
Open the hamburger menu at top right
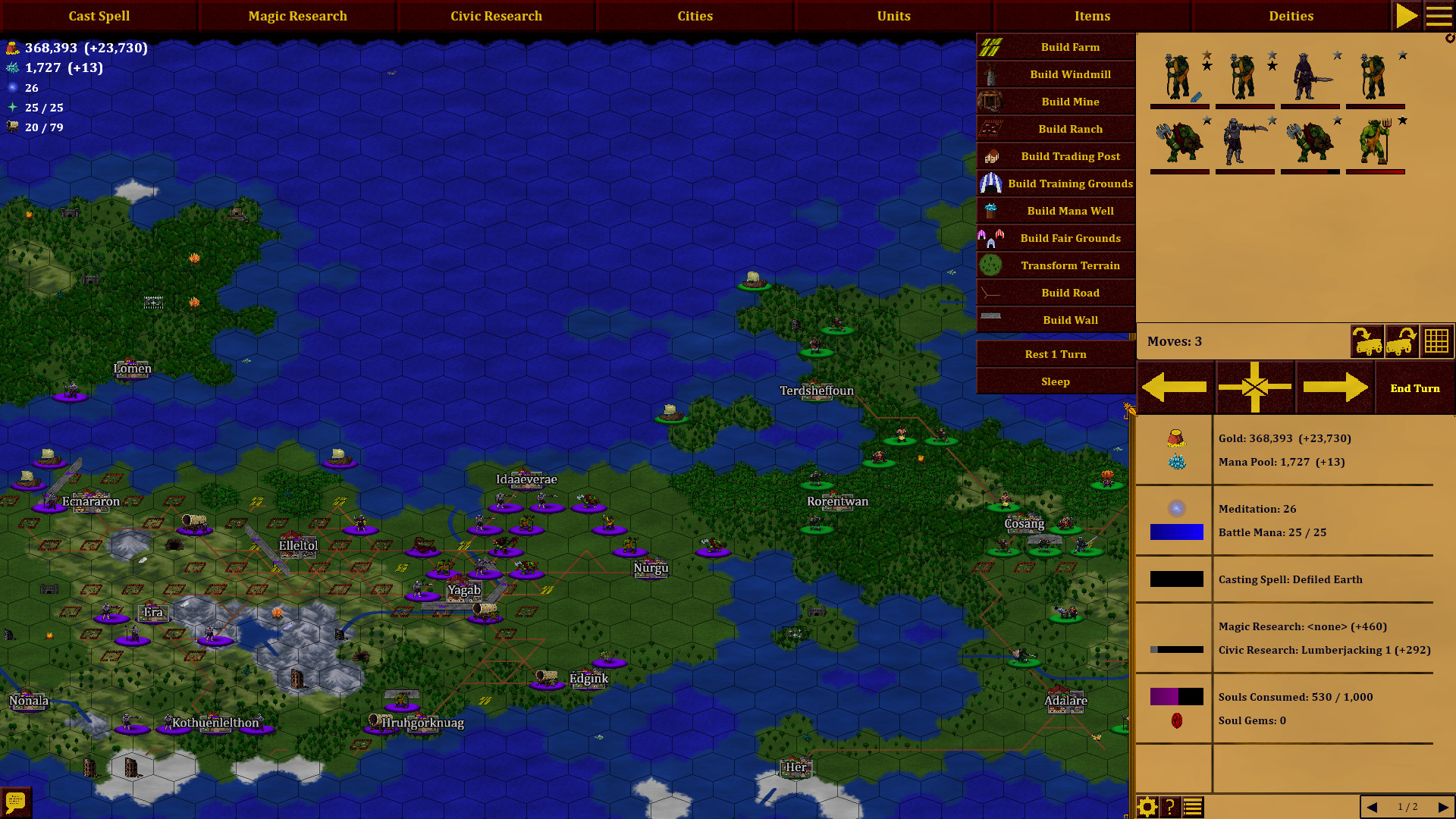point(1439,15)
